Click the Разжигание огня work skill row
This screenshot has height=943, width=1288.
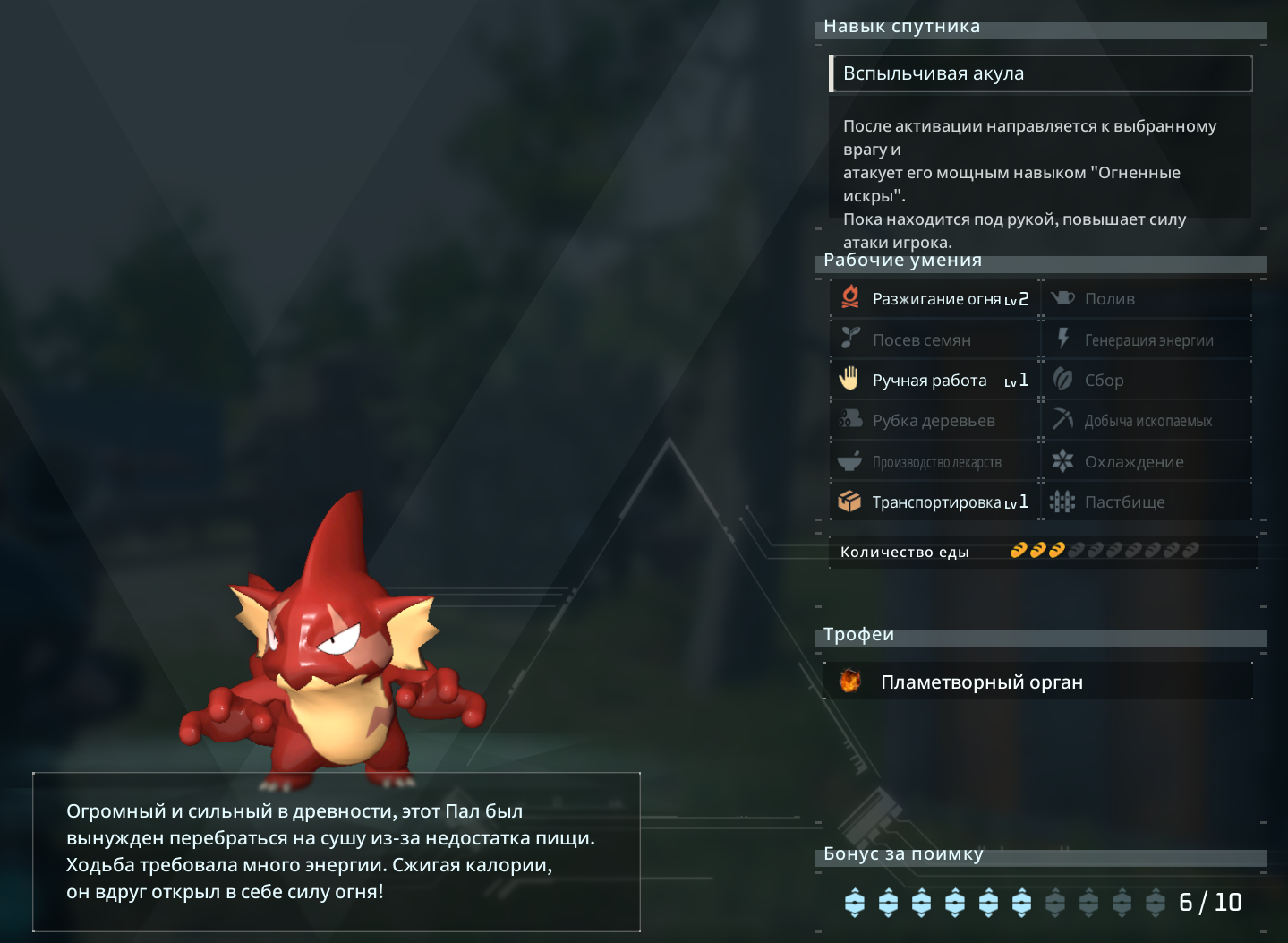tap(935, 299)
